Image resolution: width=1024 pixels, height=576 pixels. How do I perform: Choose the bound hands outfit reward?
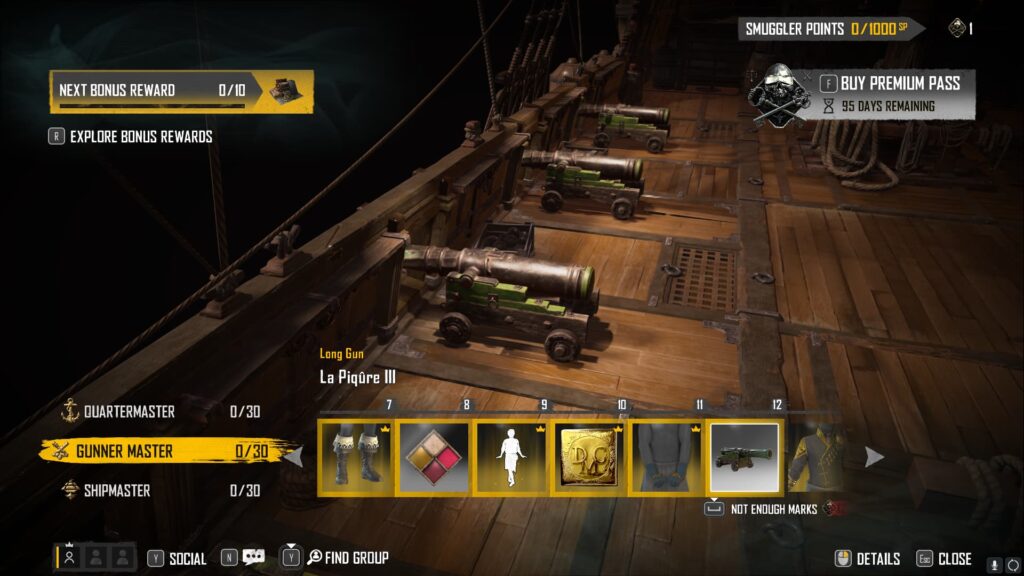[x=667, y=457]
